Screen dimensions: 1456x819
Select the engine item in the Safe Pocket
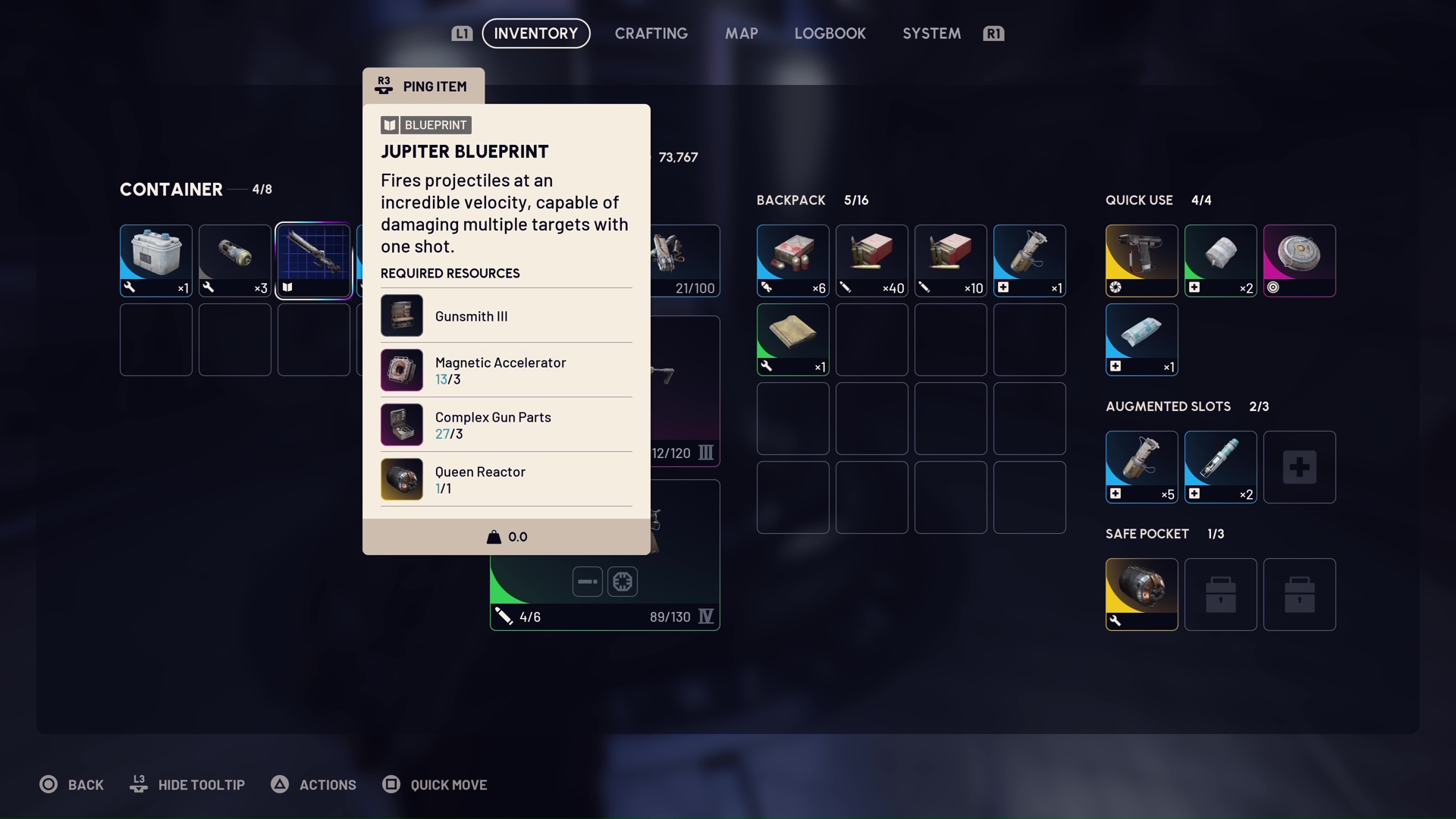1141,594
